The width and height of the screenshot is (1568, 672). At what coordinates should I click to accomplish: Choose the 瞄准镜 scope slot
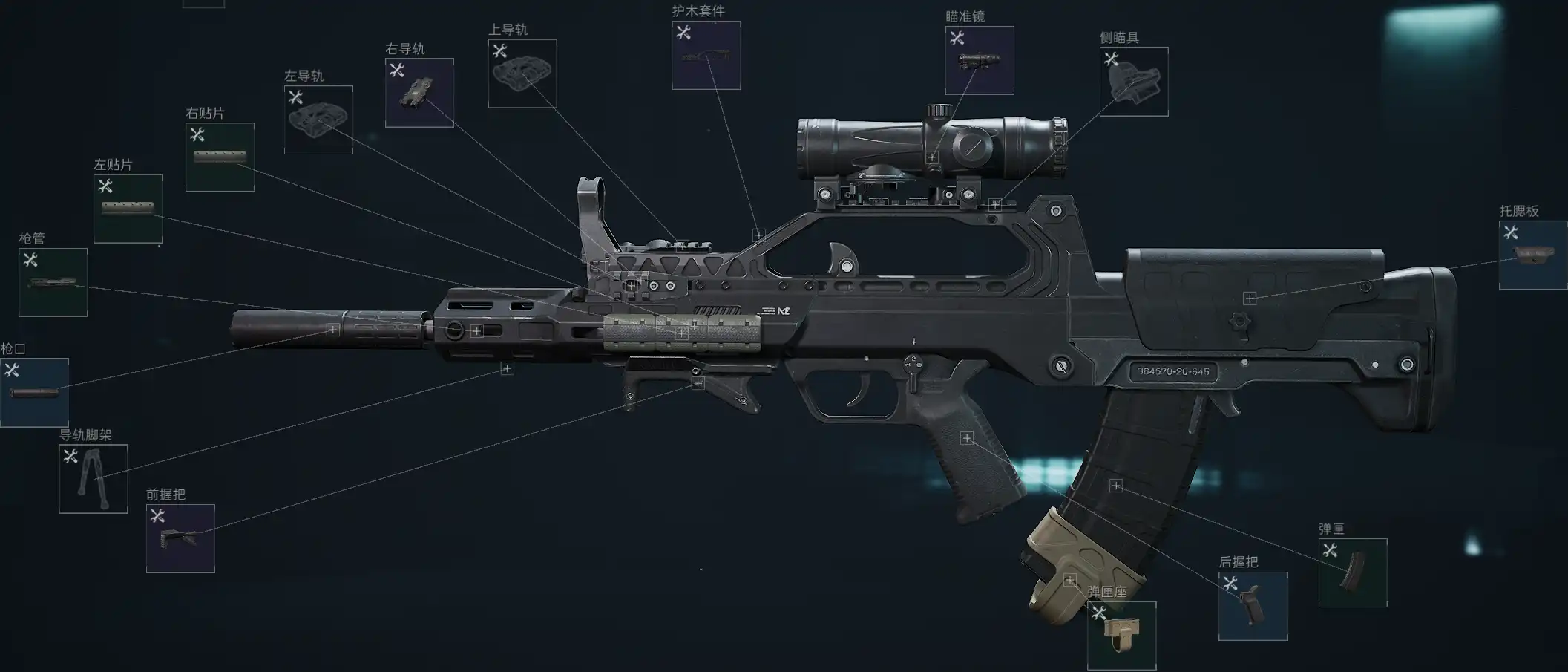pos(980,60)
